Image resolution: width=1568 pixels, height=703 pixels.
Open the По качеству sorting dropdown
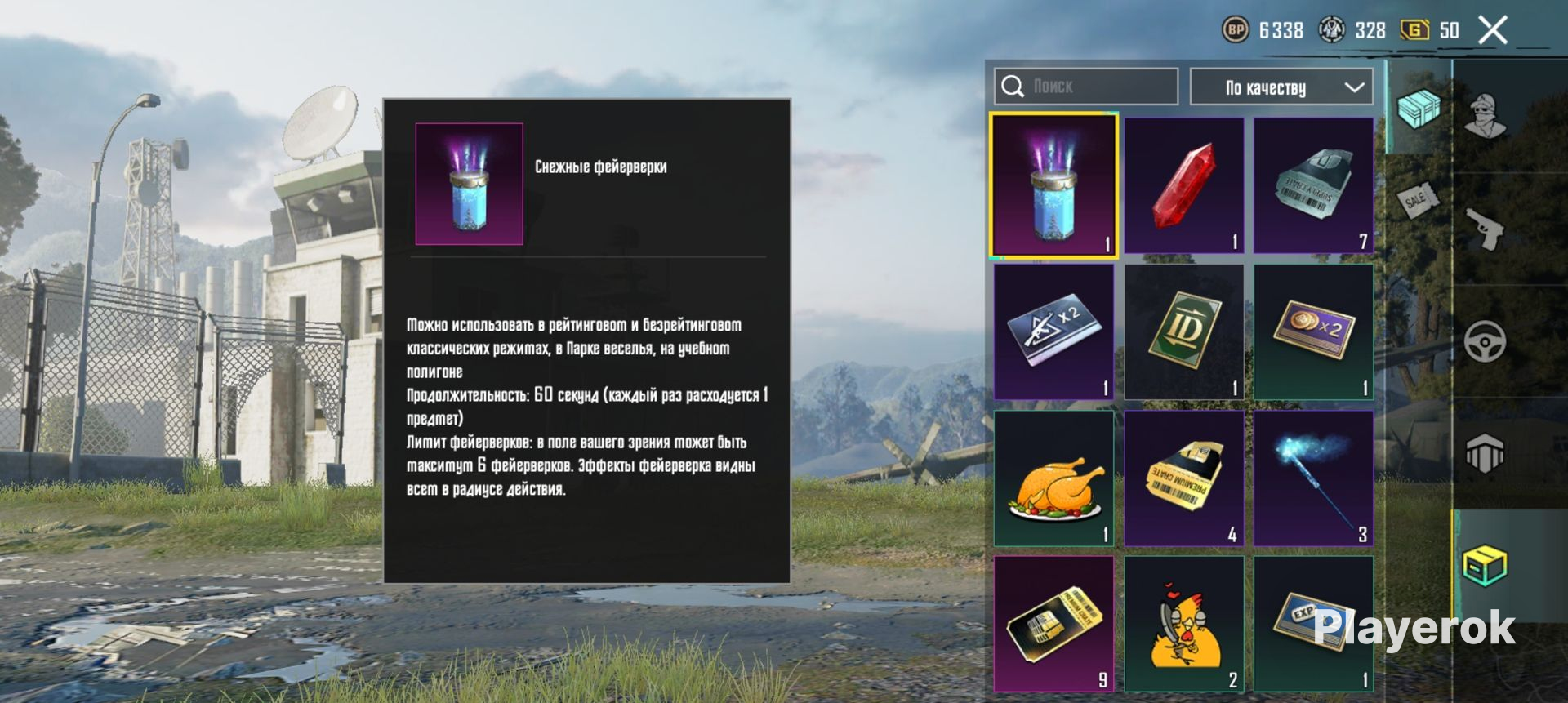(1281, 87)
